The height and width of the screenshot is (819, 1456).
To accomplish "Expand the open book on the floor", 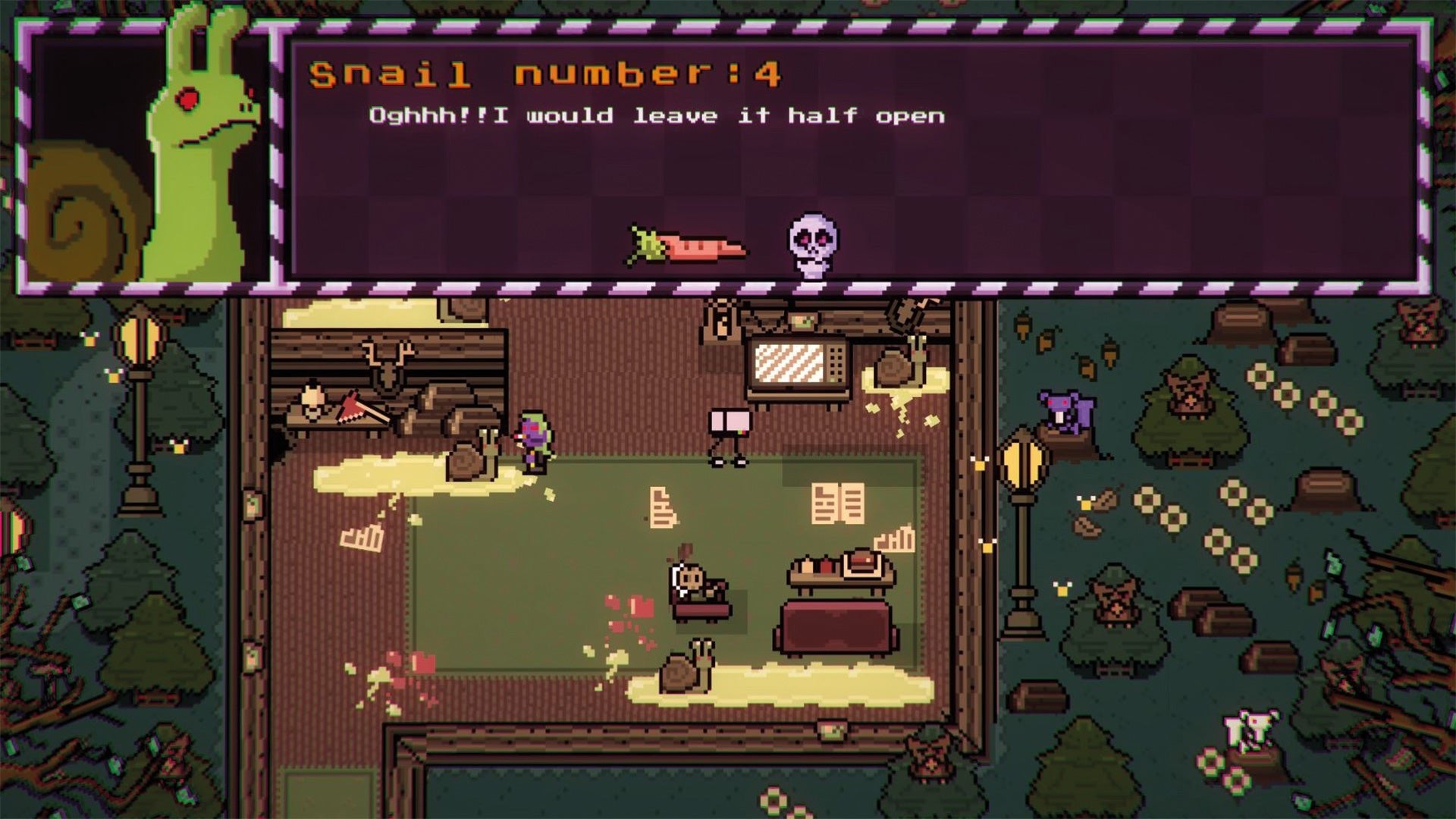I will coord(838,500).
